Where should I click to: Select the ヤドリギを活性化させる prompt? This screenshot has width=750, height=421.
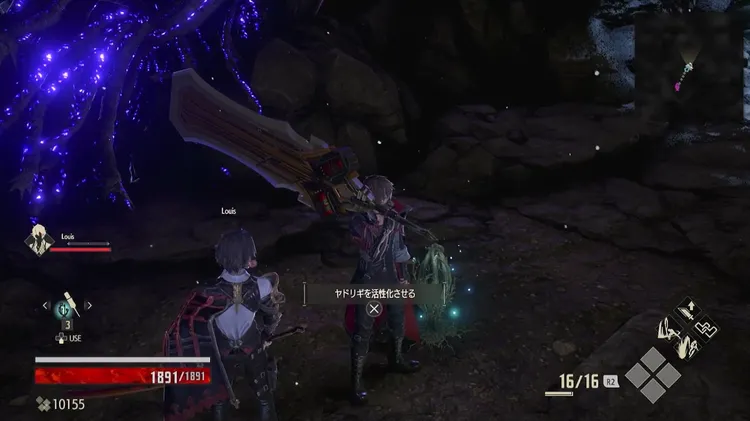tap(374, 294)
